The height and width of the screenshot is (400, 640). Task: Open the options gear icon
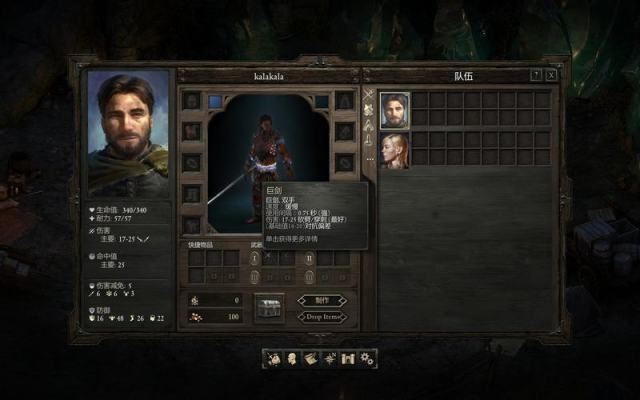point(367,358)
